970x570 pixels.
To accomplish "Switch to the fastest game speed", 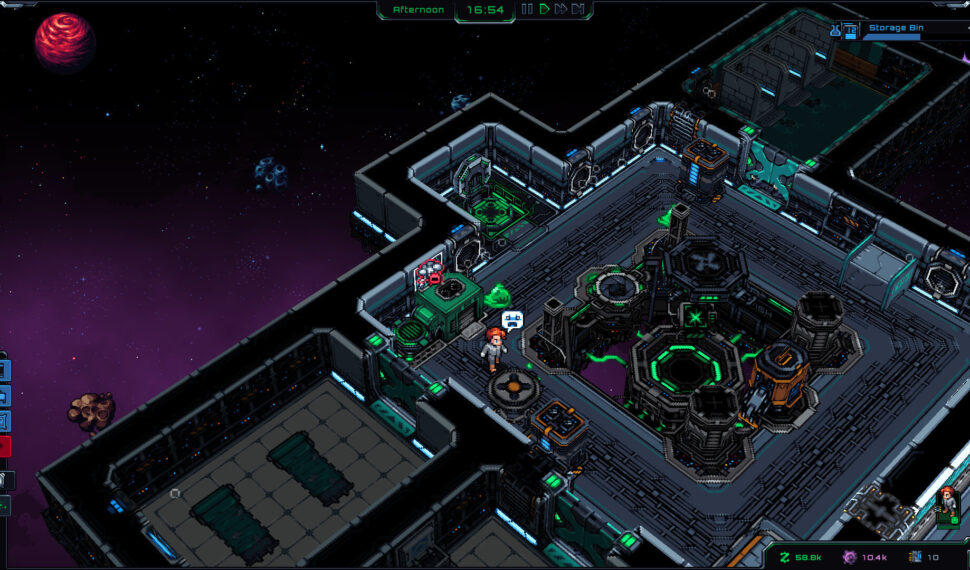I will point(578,10).
